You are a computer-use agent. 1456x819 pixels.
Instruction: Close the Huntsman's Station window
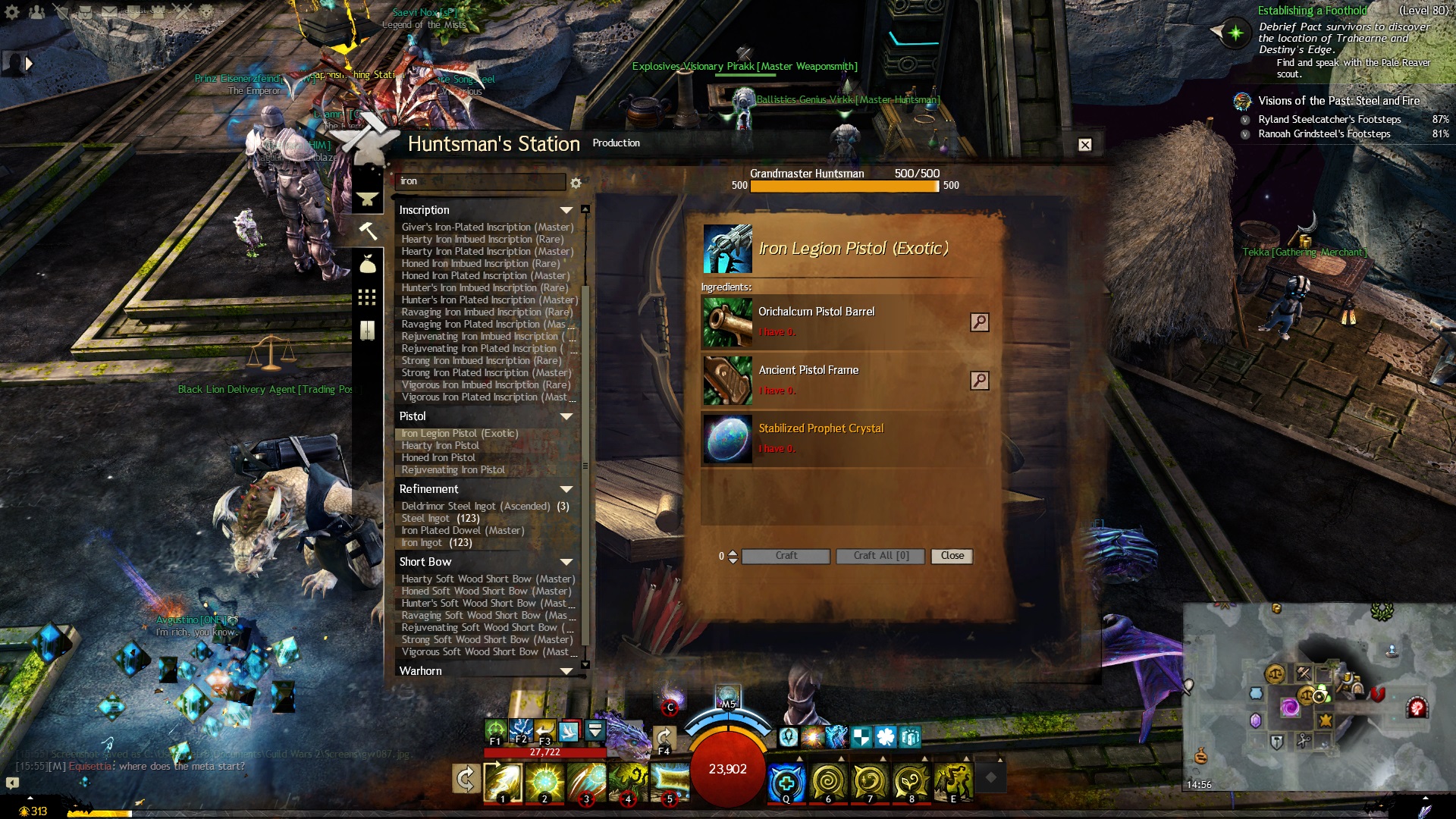click(1085, 145)
